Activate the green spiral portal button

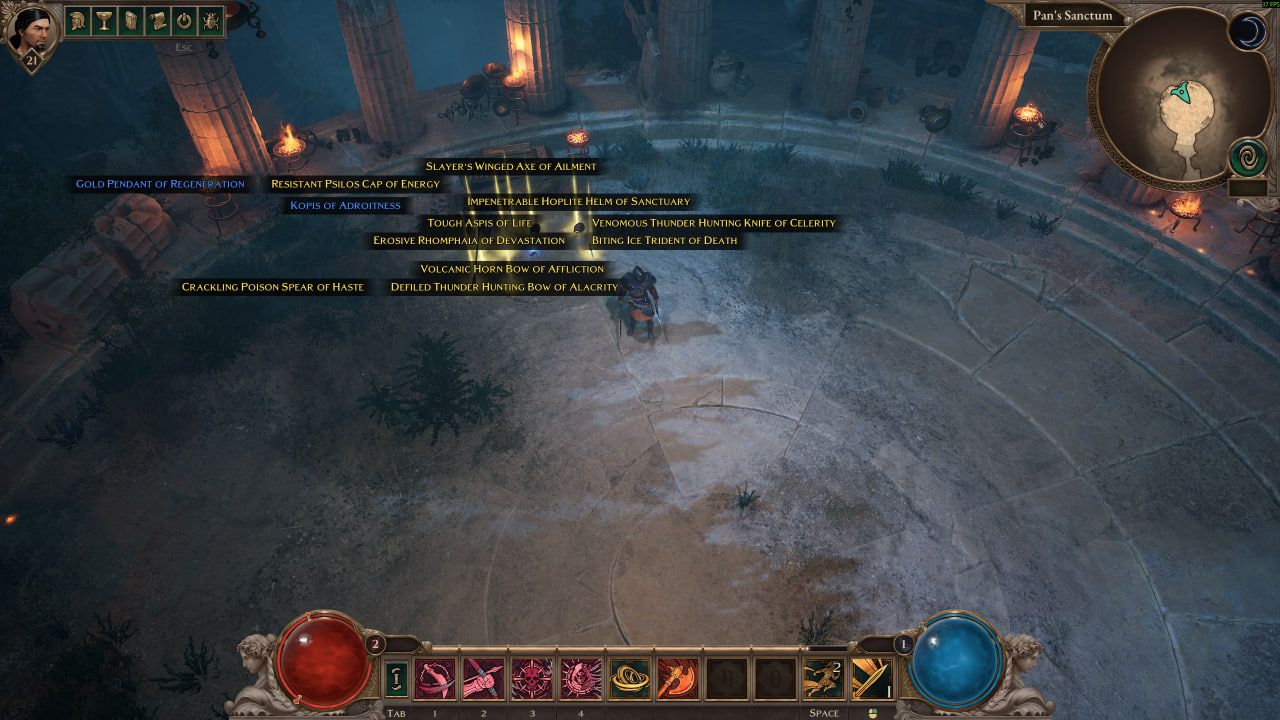[x=1248, y=159]
